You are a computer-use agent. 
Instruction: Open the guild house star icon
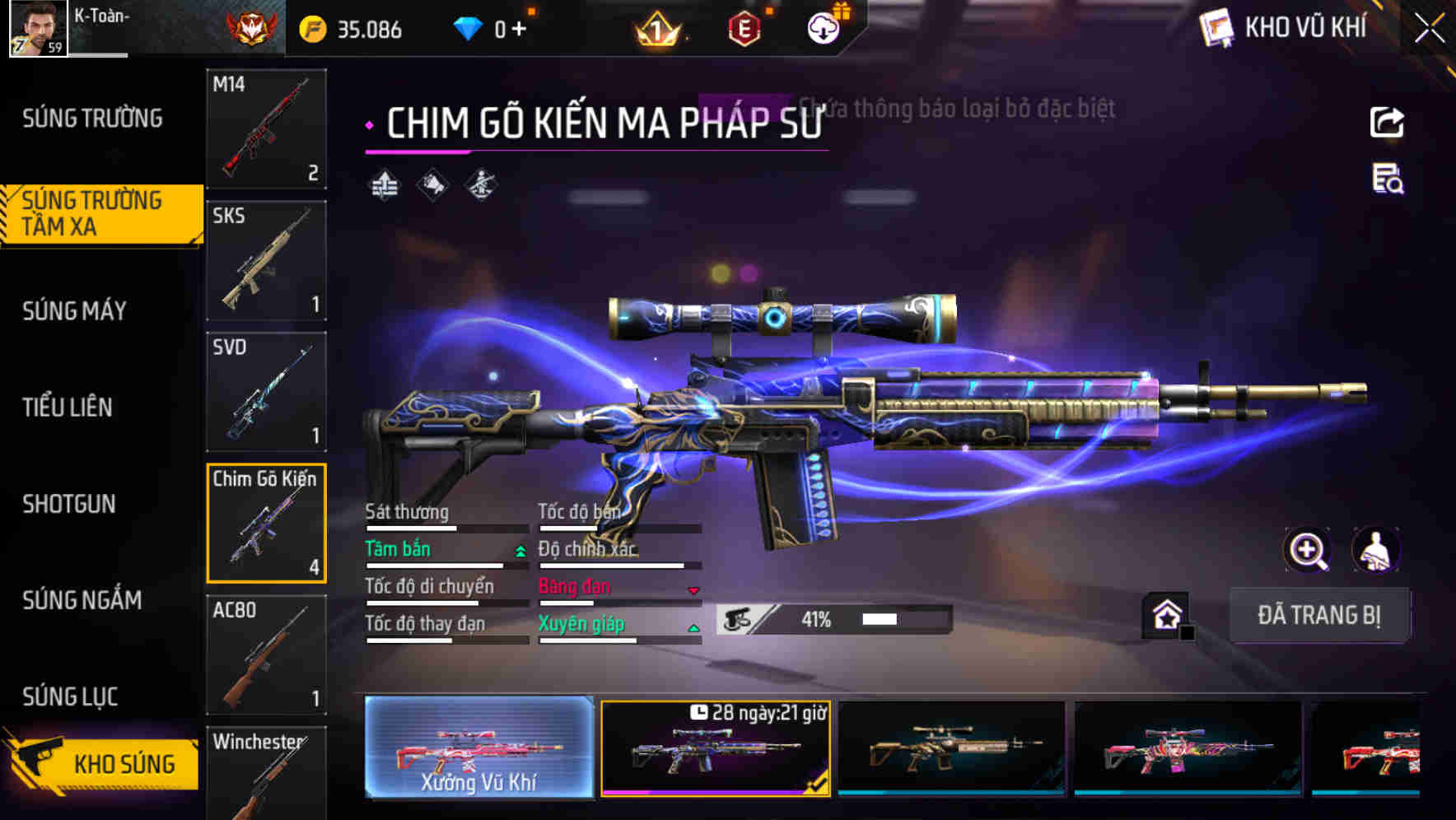pyautogui.click(x=1167, y=614)
